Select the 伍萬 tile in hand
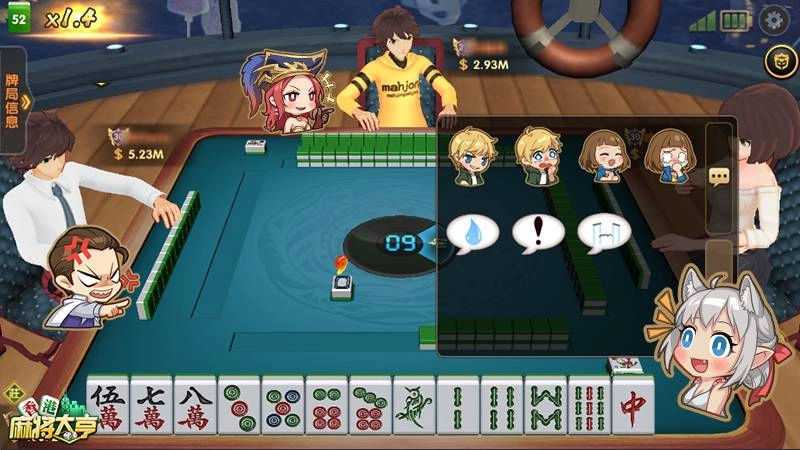Image resolution: width=800 pixels, height=450 pixels. (108, 407)
